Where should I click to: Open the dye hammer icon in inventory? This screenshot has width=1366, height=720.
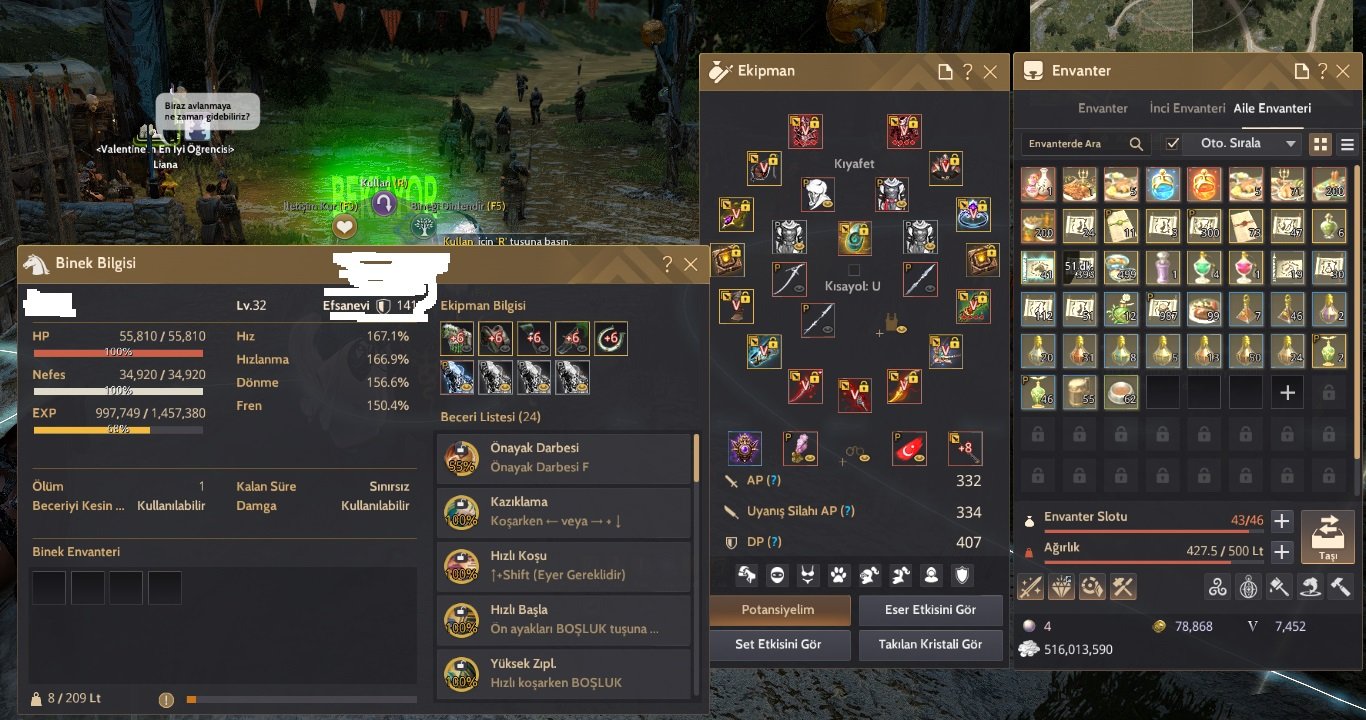1278,587
